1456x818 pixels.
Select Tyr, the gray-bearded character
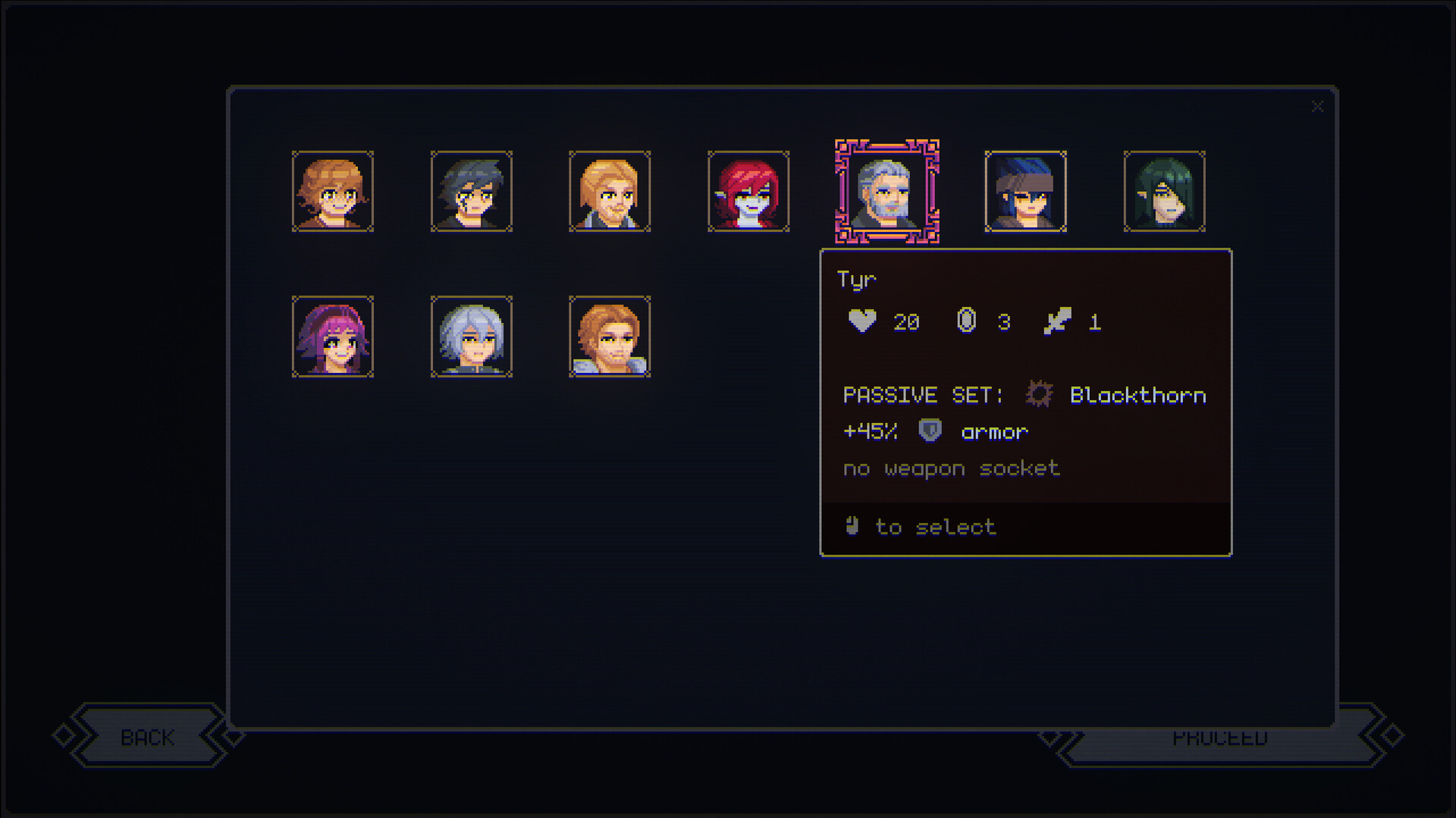(x=887, y=192)
